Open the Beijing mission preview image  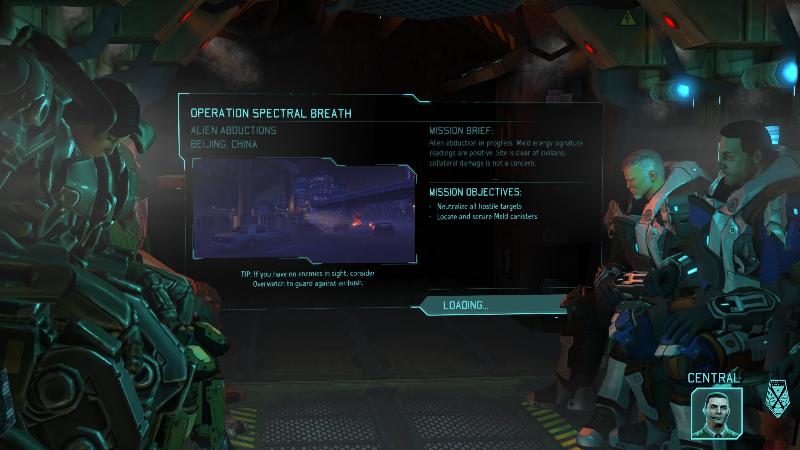tap(303, 210)
